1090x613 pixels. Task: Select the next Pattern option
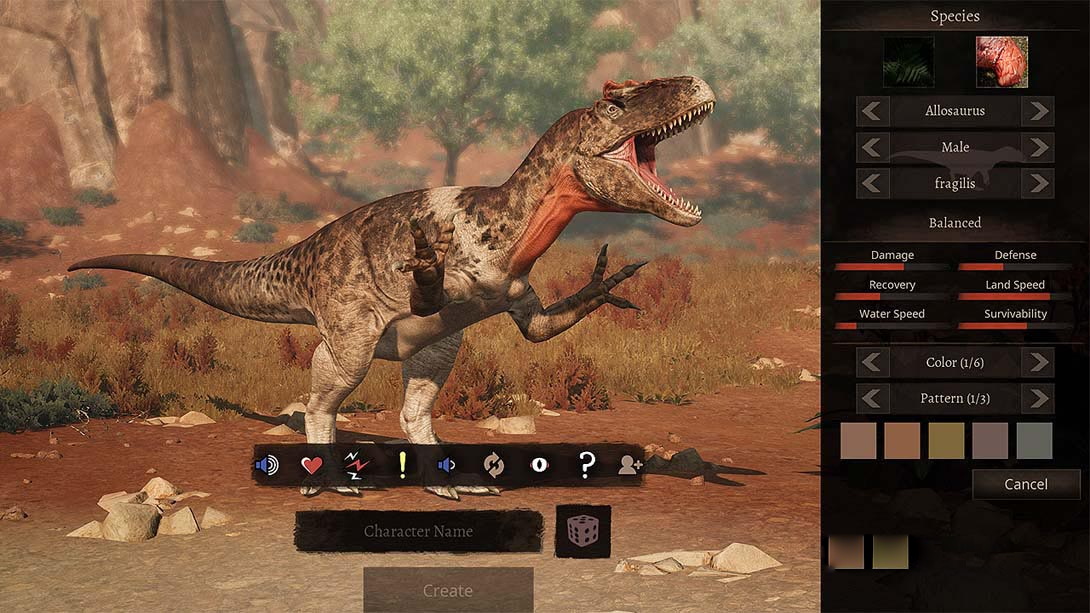click(x=1038, y=398)
